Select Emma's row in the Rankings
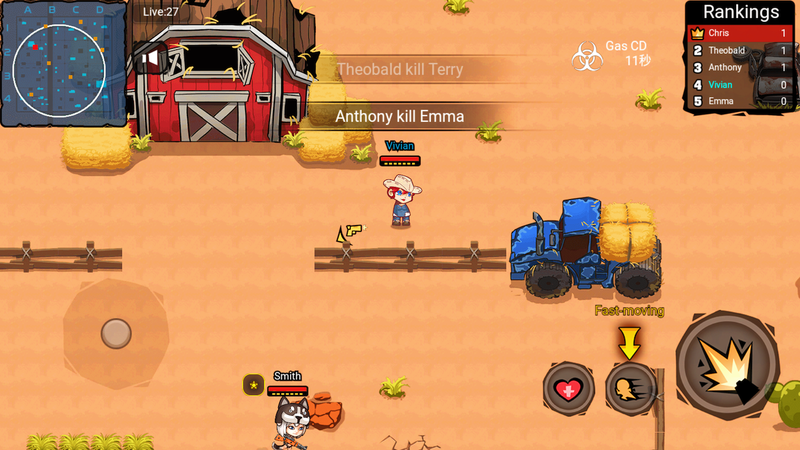 point(740,101)
